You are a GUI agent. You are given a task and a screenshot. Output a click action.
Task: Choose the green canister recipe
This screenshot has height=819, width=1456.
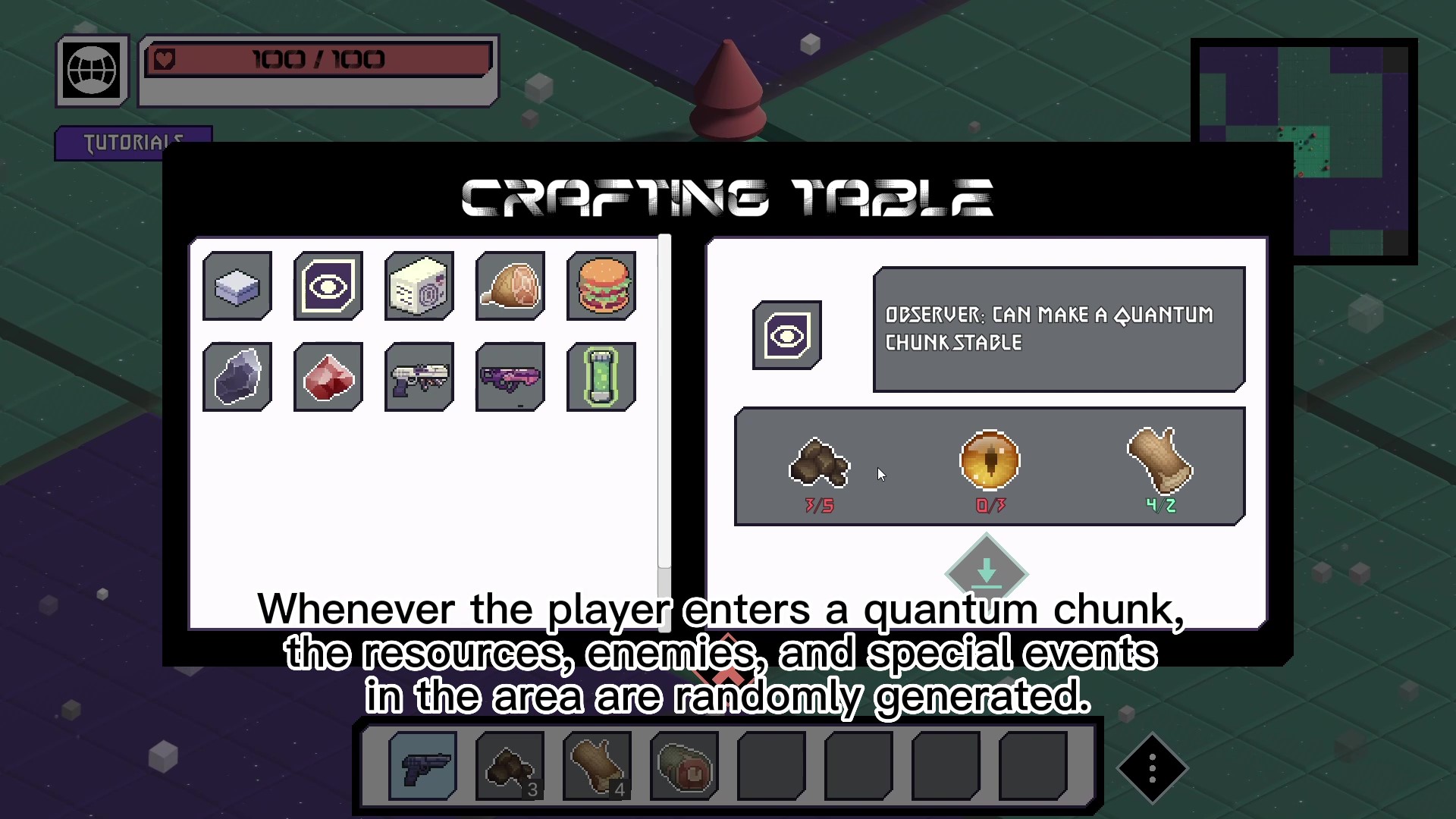tap(601, 378)
